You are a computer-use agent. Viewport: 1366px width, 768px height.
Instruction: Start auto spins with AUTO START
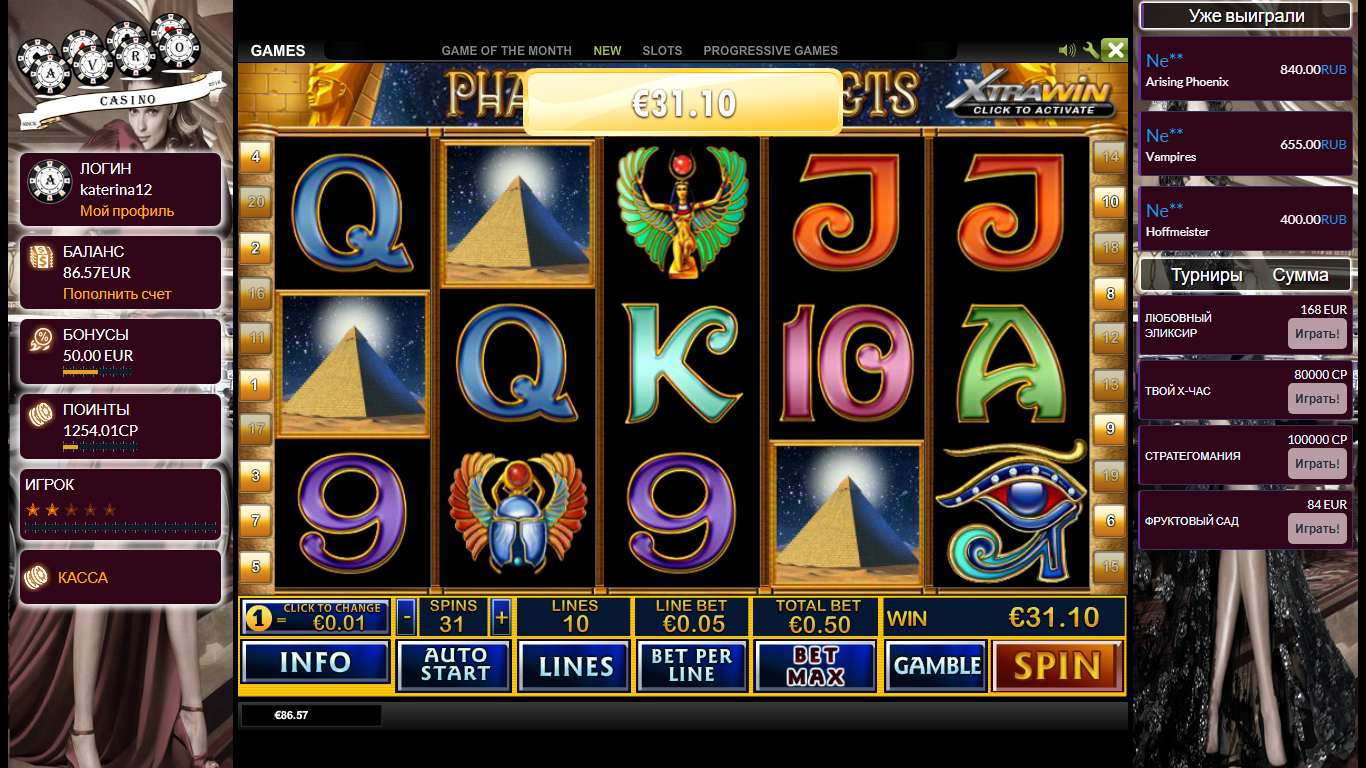(x=454, y=666)
